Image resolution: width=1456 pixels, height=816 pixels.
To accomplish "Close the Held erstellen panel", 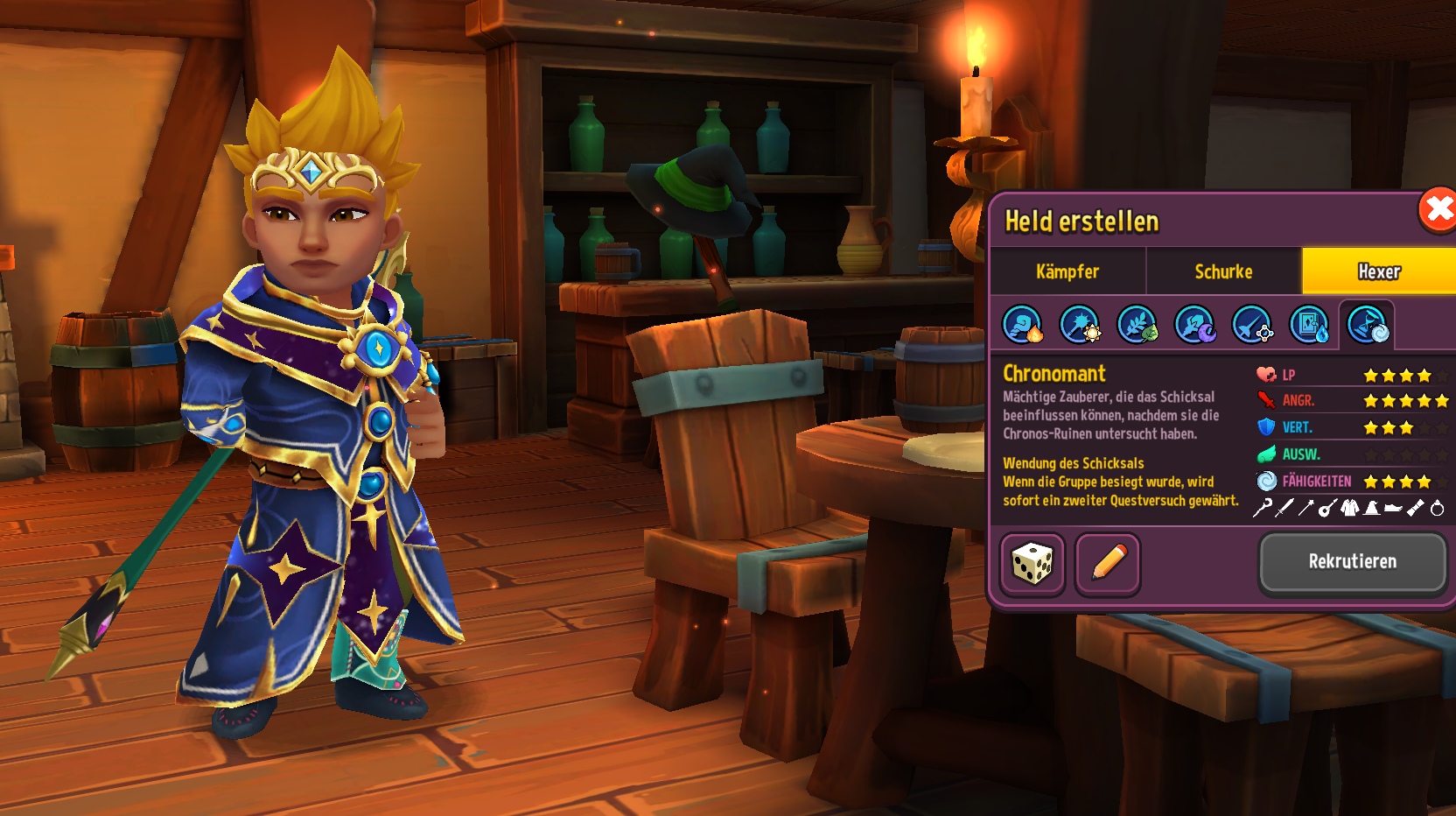I will point(1438,210).
